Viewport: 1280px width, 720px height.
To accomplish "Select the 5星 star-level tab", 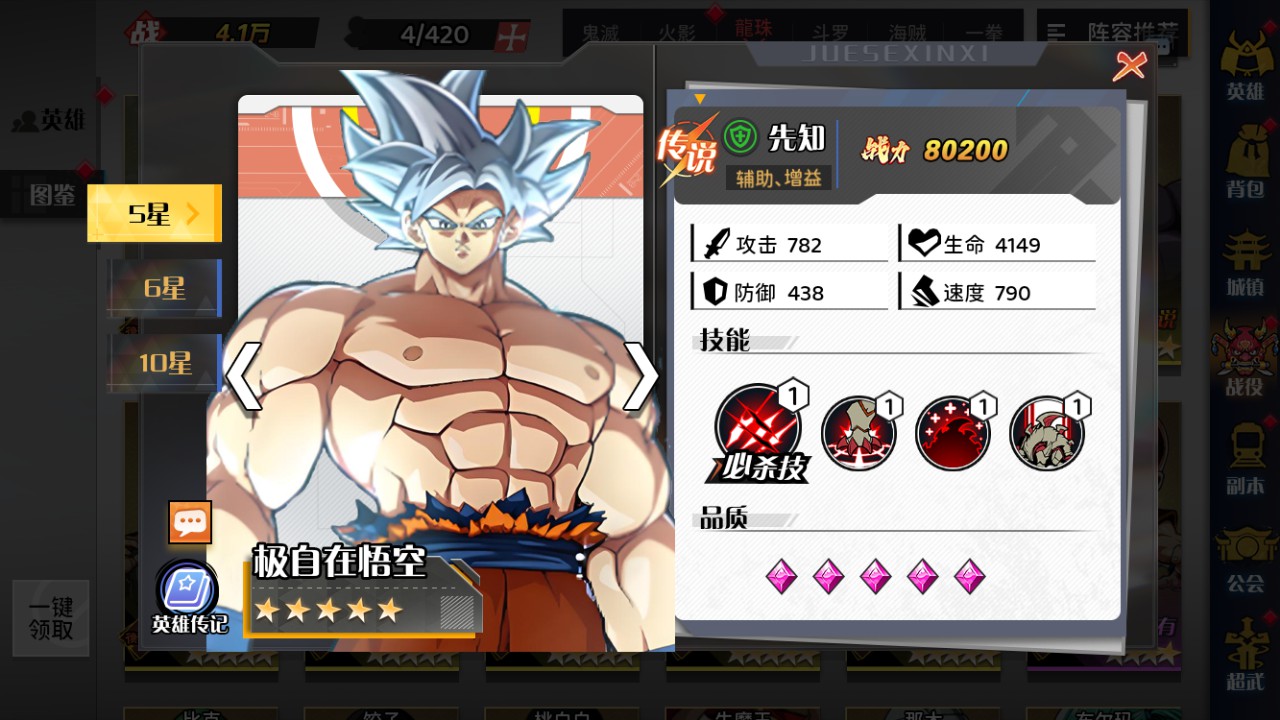I will [155, 213].
